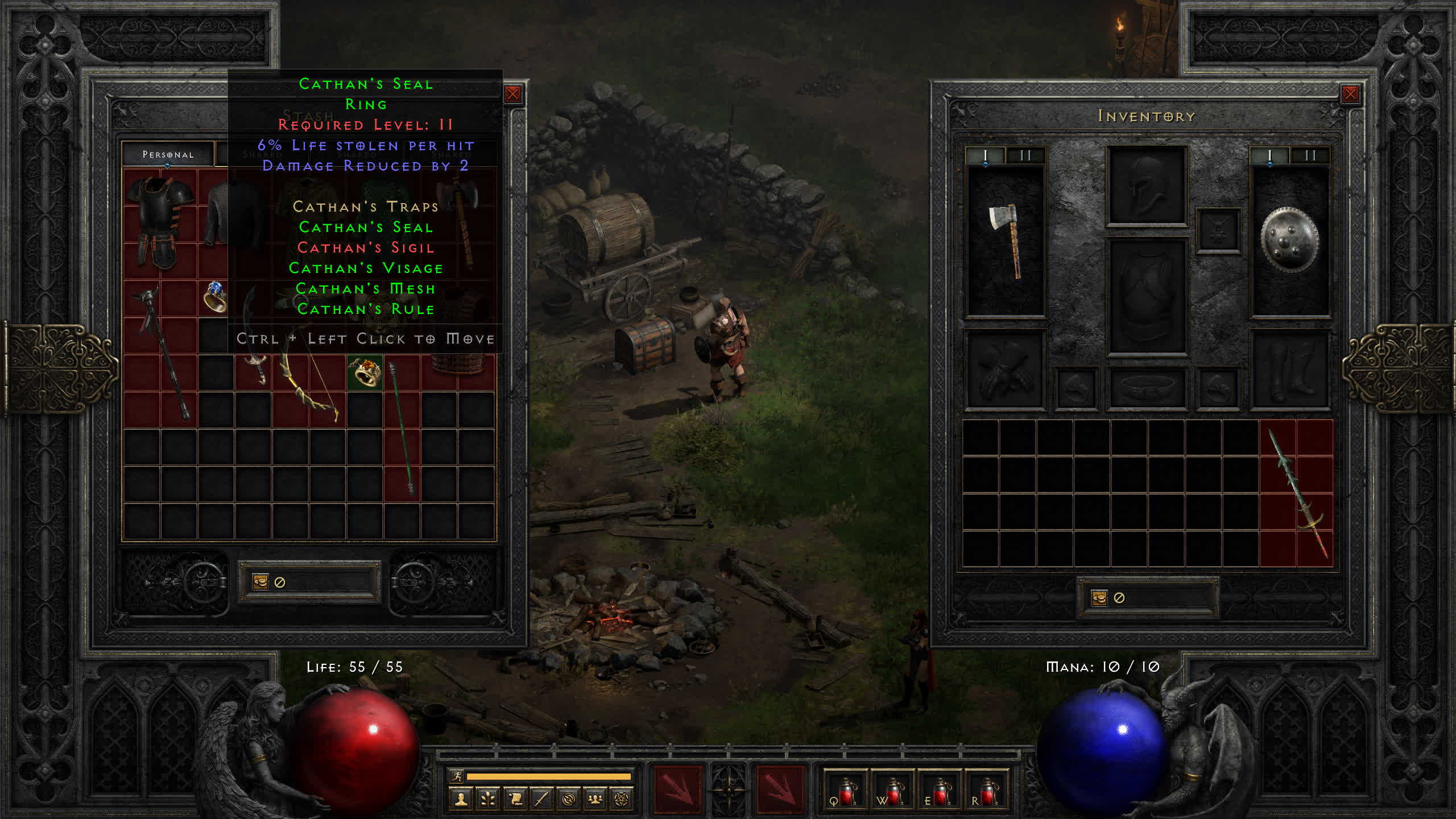Pick up the golden bow in stash
The image size is (1456, 819).
pos(310,387)
